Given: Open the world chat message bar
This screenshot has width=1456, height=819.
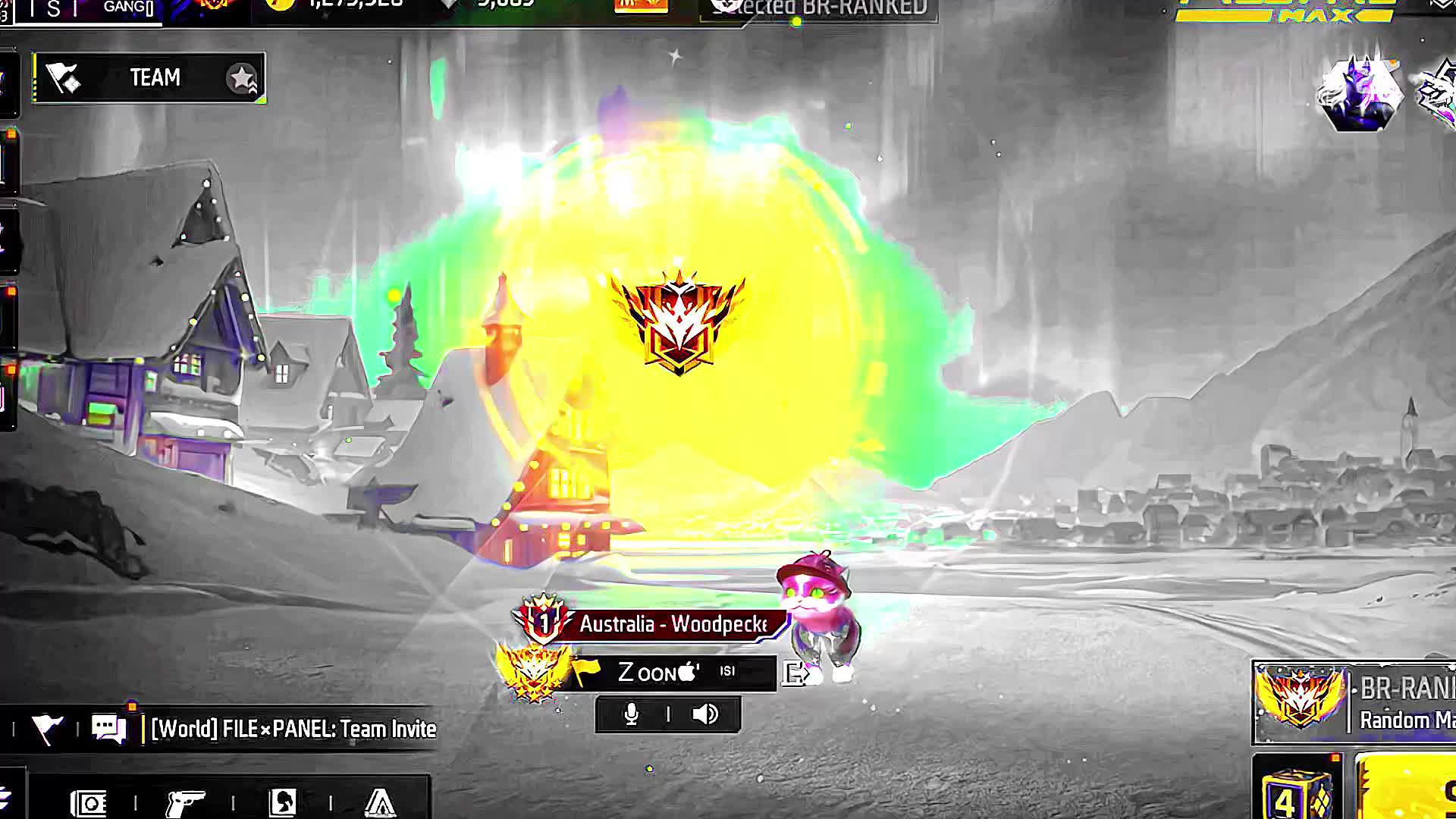Looking at the screenshot, I should (293, 729).
